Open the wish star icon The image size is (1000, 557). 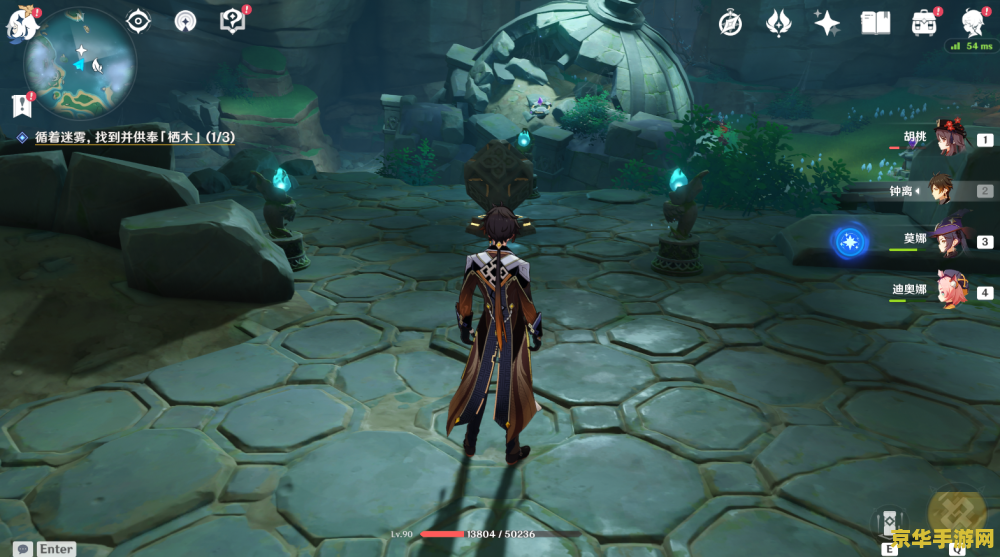pyautogui.click(x=827, y=23)
